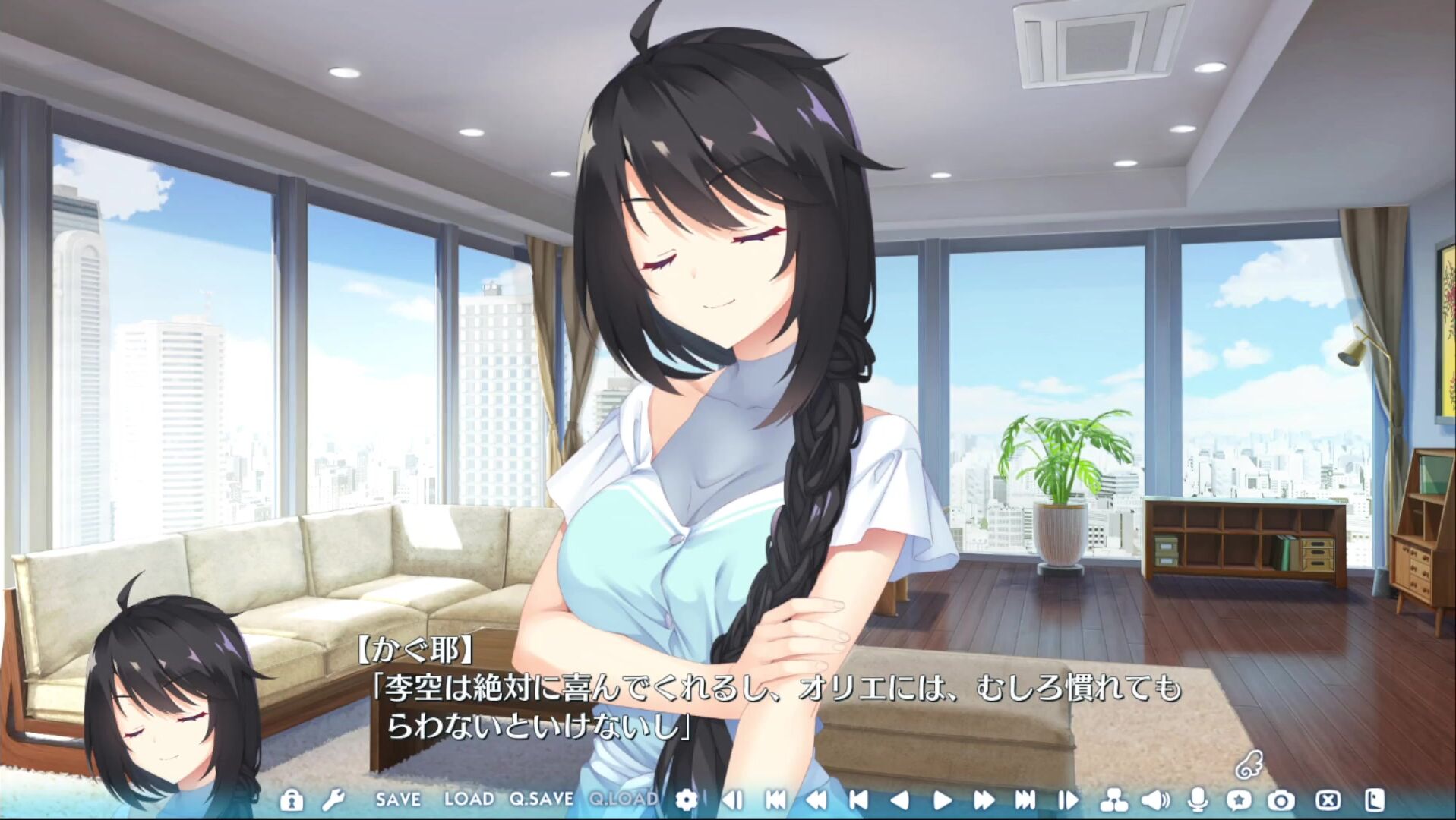Advance dialogue via the wing cursor icon

[1248, 765]
